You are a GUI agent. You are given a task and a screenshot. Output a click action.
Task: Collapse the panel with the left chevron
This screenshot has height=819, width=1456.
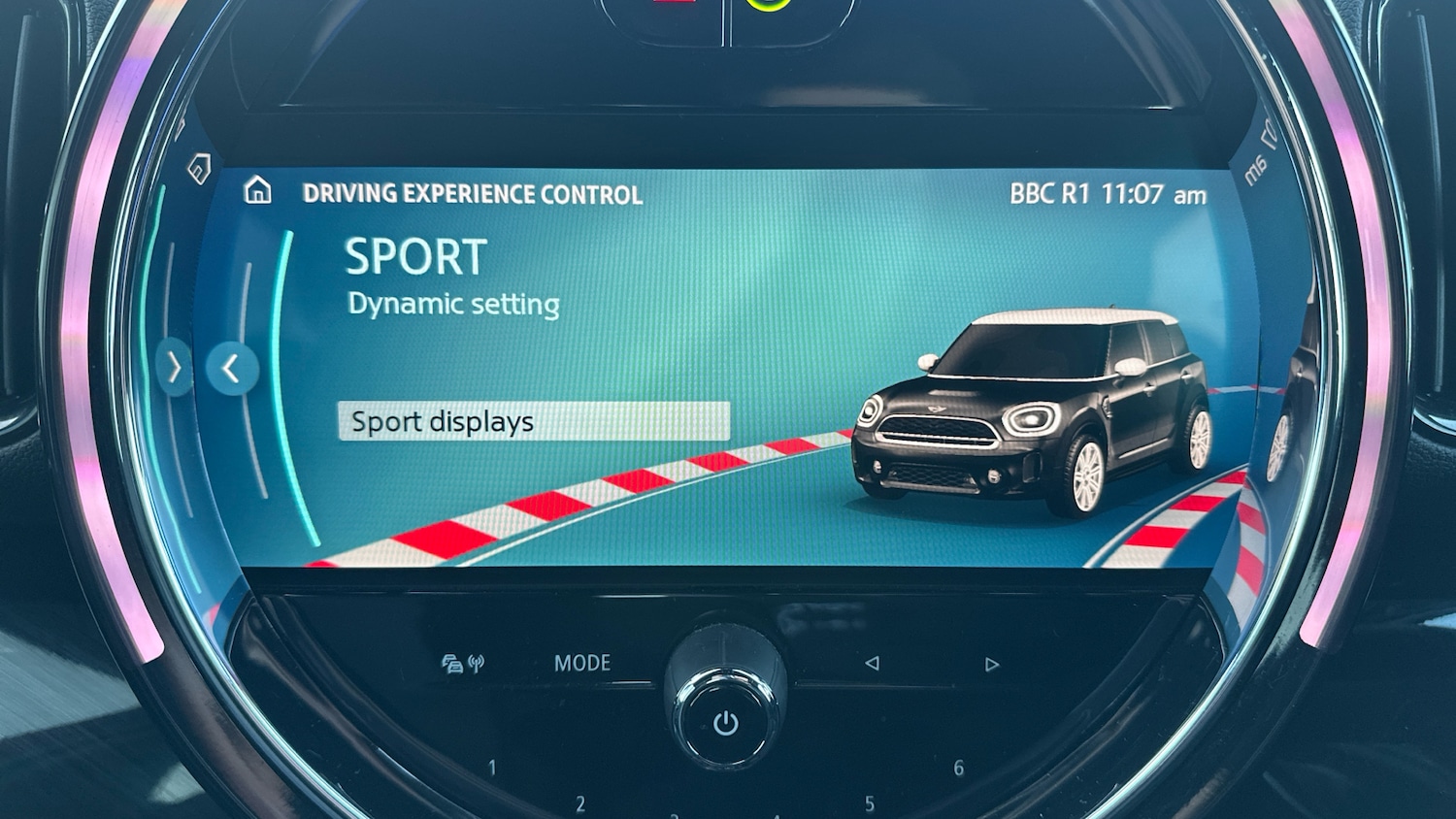(232, 369)
